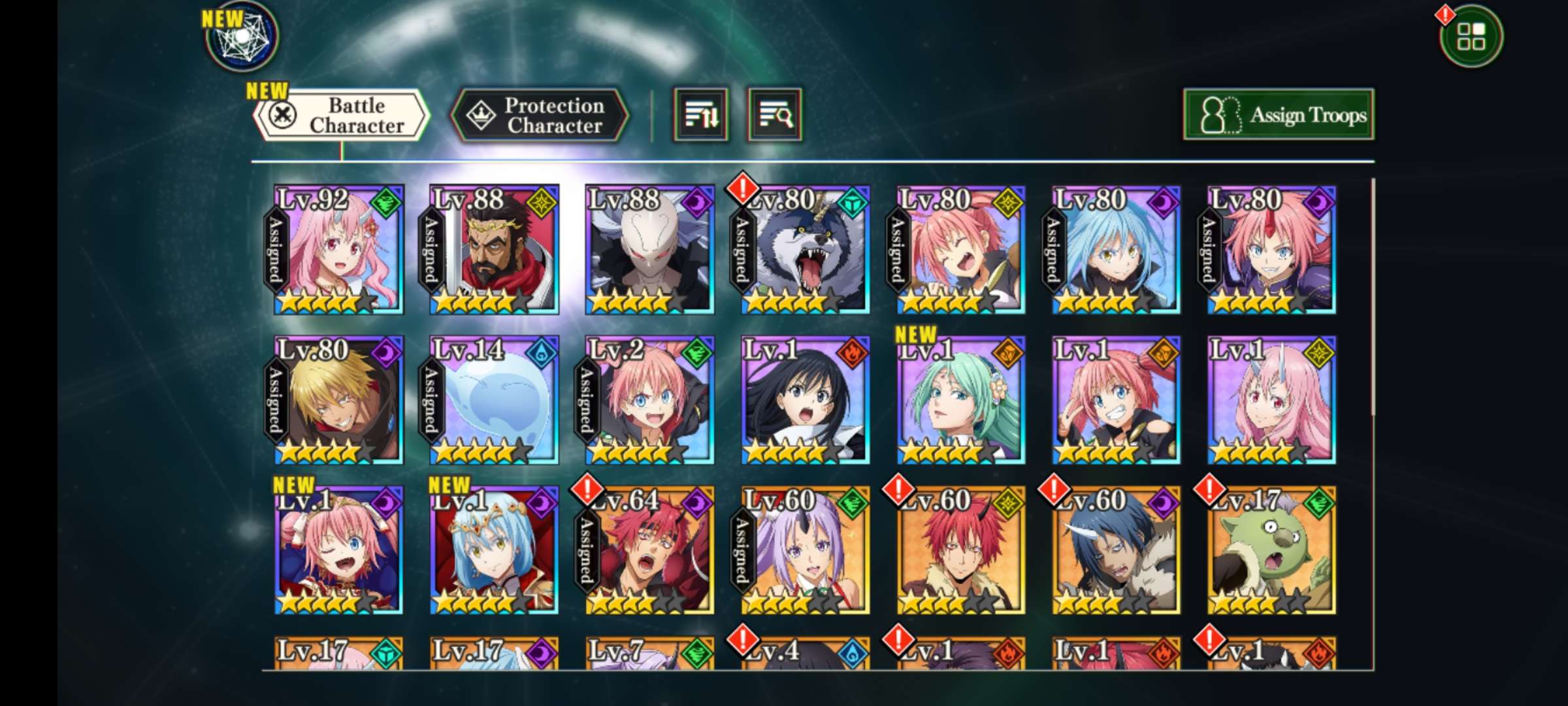Viewport: 1568px width, 706px height.
Task: Select the green-haired NEW character card
Action: 960,400
